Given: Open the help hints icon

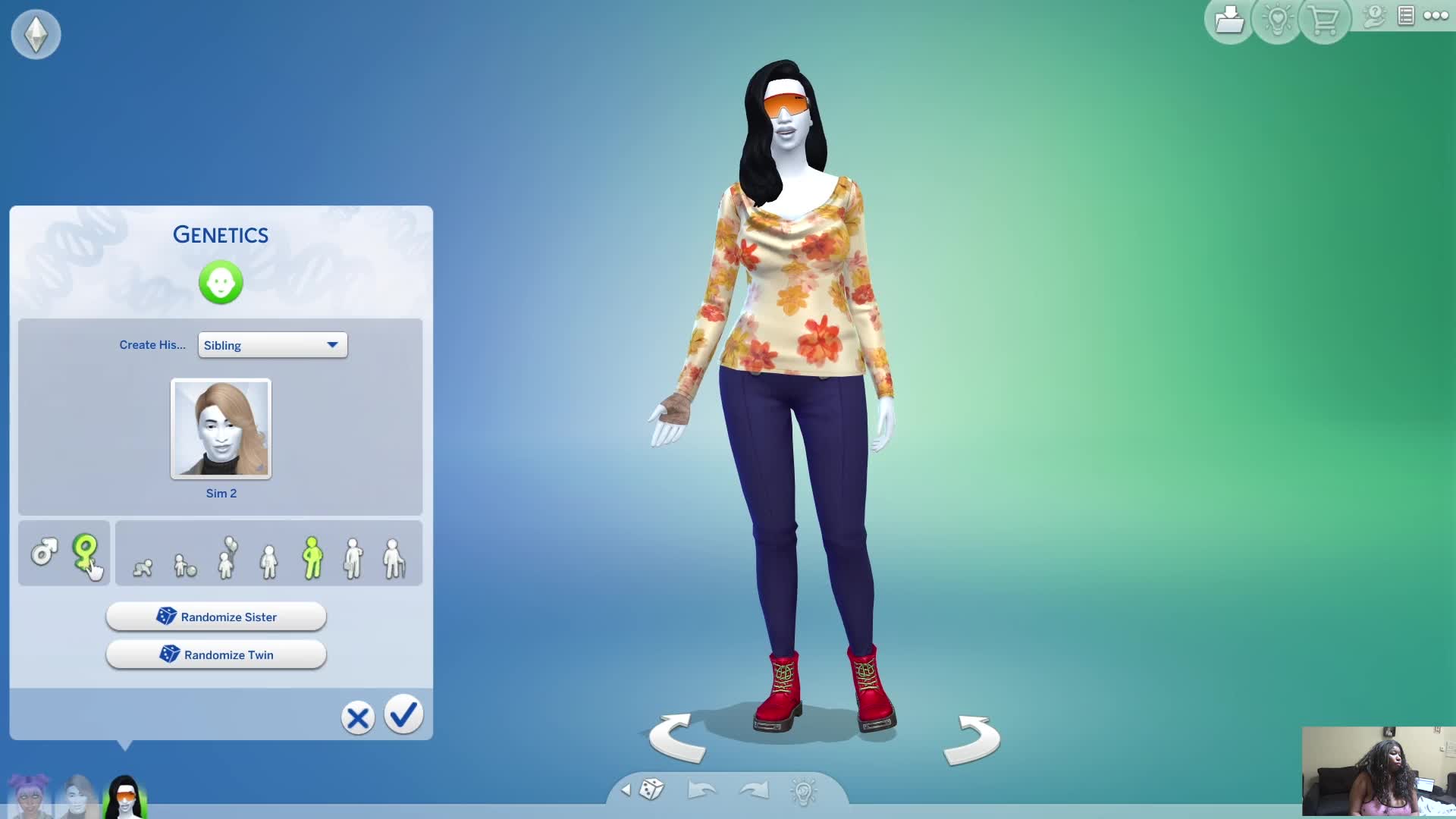Looking at the screenshot, I should coord(1373,17).
